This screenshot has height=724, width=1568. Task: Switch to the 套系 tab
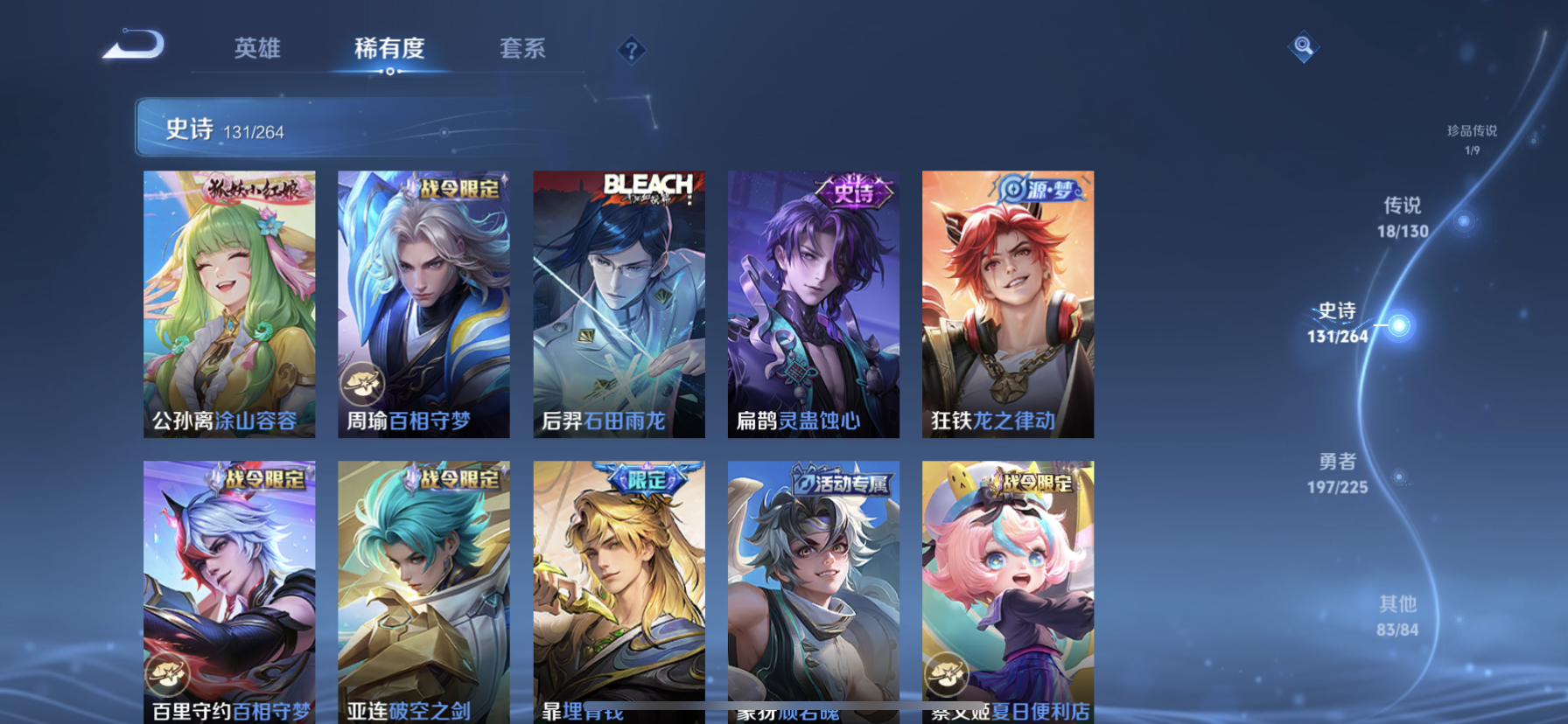522,50
